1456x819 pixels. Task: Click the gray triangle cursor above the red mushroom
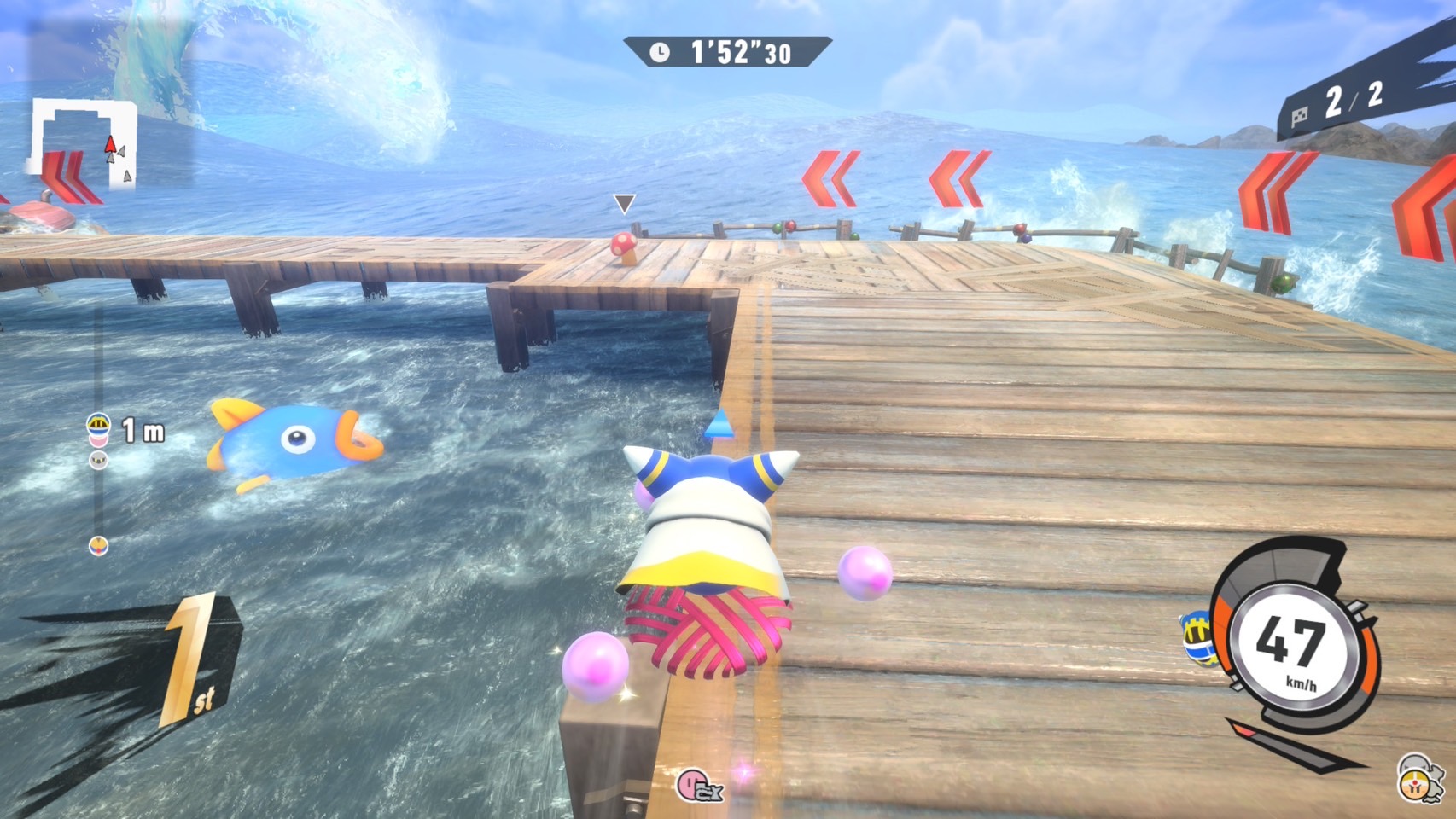coord(624,203)
